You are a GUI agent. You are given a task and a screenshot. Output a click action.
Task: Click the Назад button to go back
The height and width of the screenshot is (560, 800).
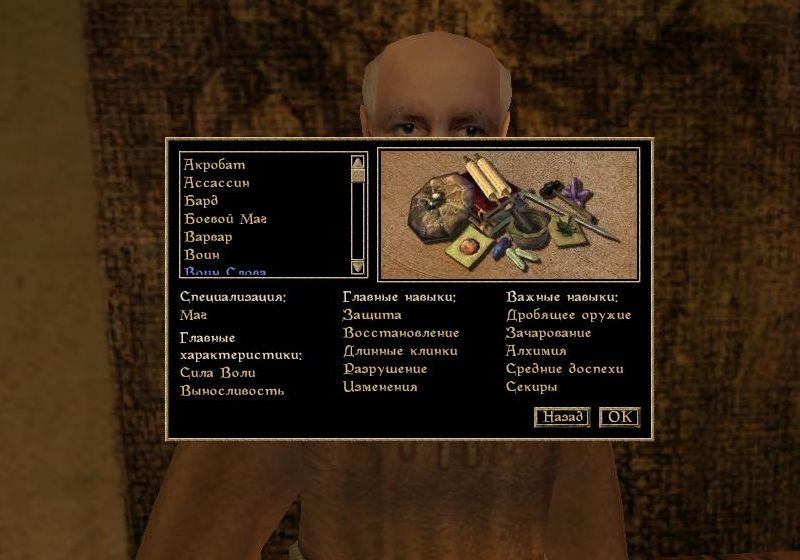(562, 417)
